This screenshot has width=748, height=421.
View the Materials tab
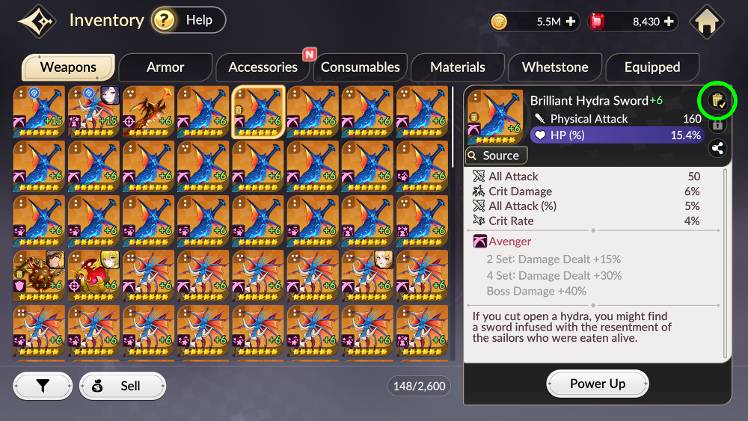click(457, 67)
